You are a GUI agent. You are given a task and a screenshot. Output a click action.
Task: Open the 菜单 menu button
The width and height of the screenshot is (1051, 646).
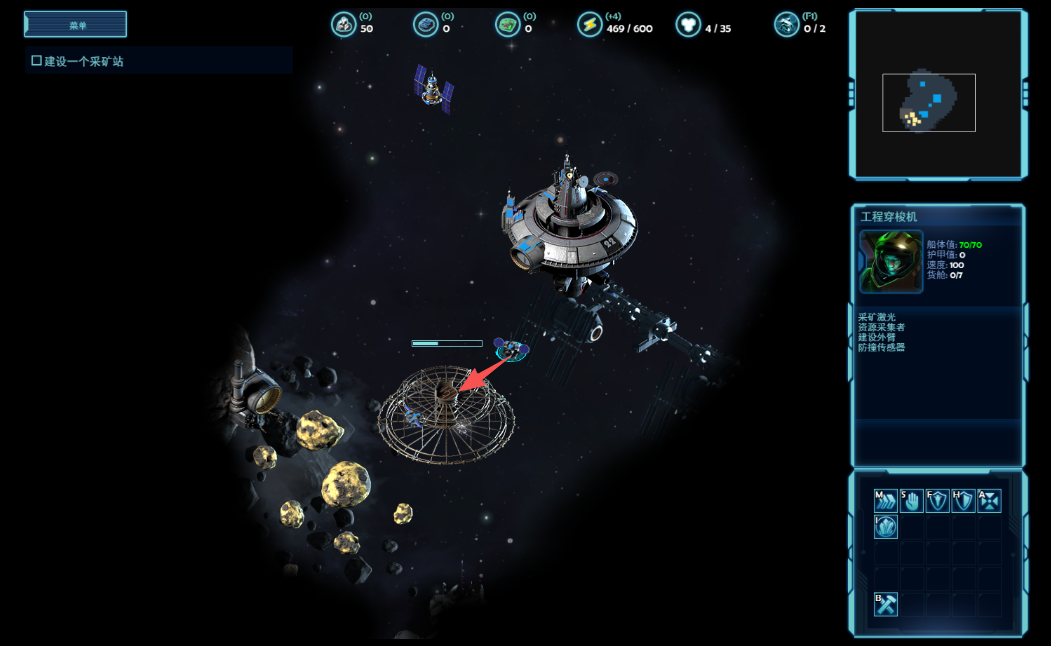click(75, 25)
